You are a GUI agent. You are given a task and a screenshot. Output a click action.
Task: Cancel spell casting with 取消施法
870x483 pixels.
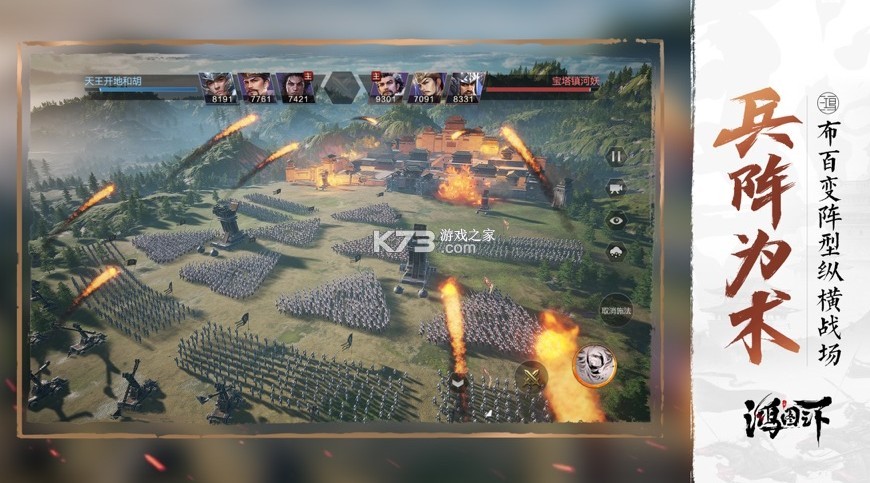616,311
